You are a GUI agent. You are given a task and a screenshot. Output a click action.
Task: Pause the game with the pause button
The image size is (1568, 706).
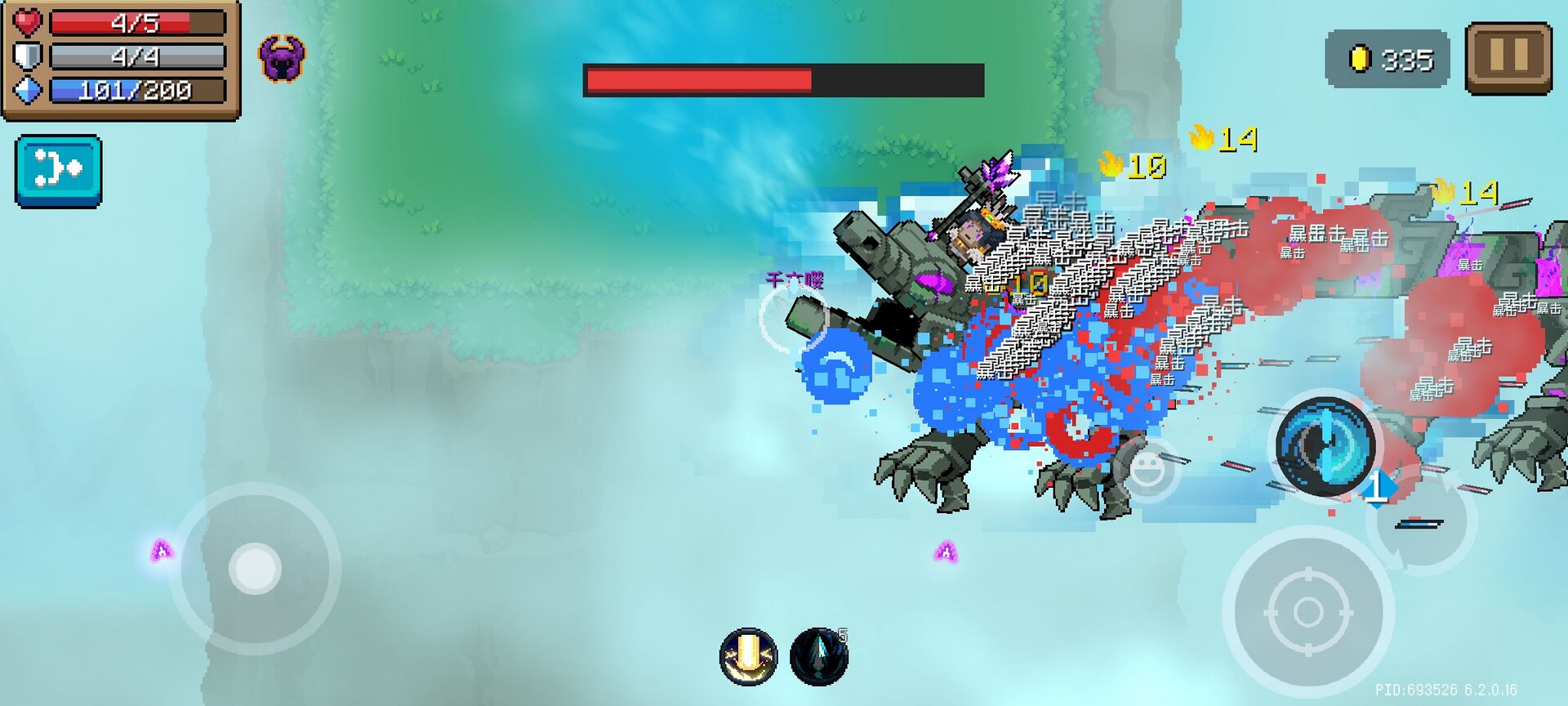click(x=1508, y=57)
